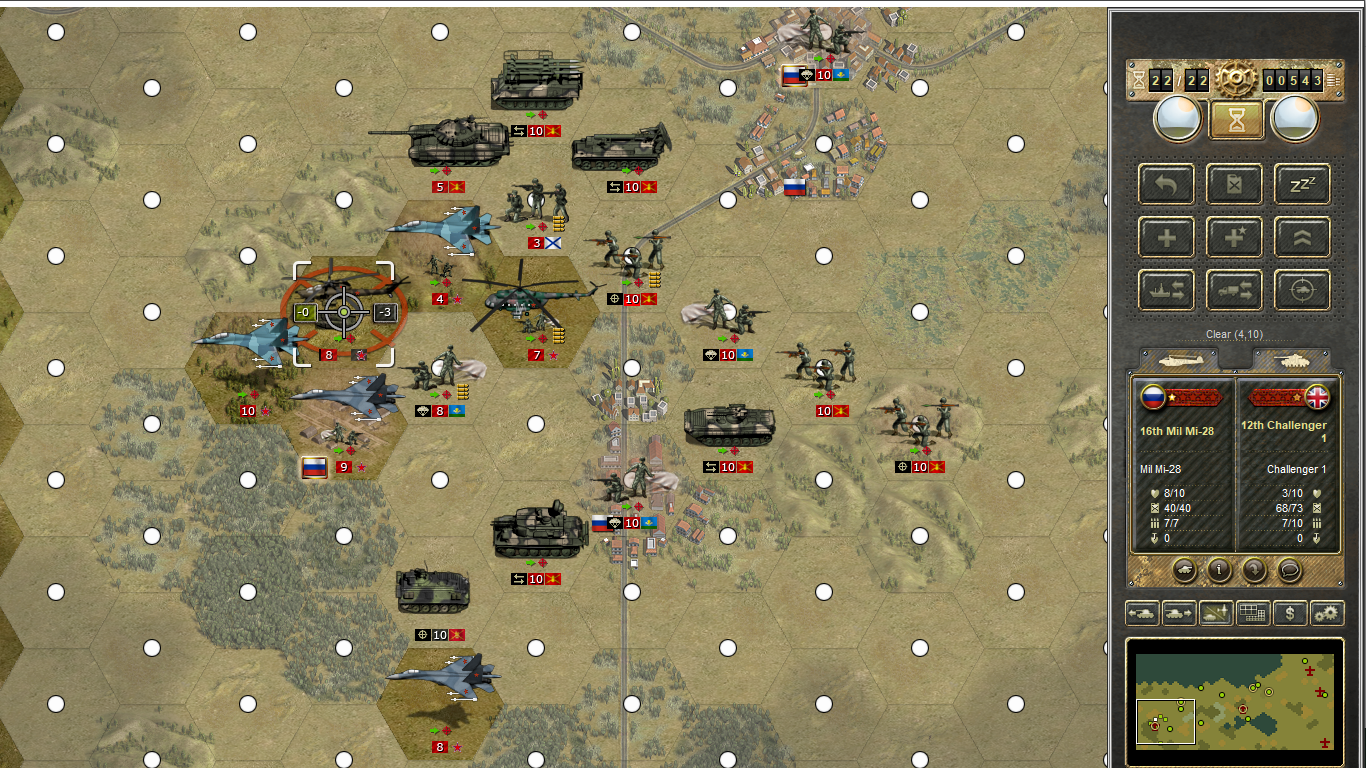The image size is (1366, 768).
Task: Activate the tank crosshair targeting button
Action: (x=1302, y=291)
